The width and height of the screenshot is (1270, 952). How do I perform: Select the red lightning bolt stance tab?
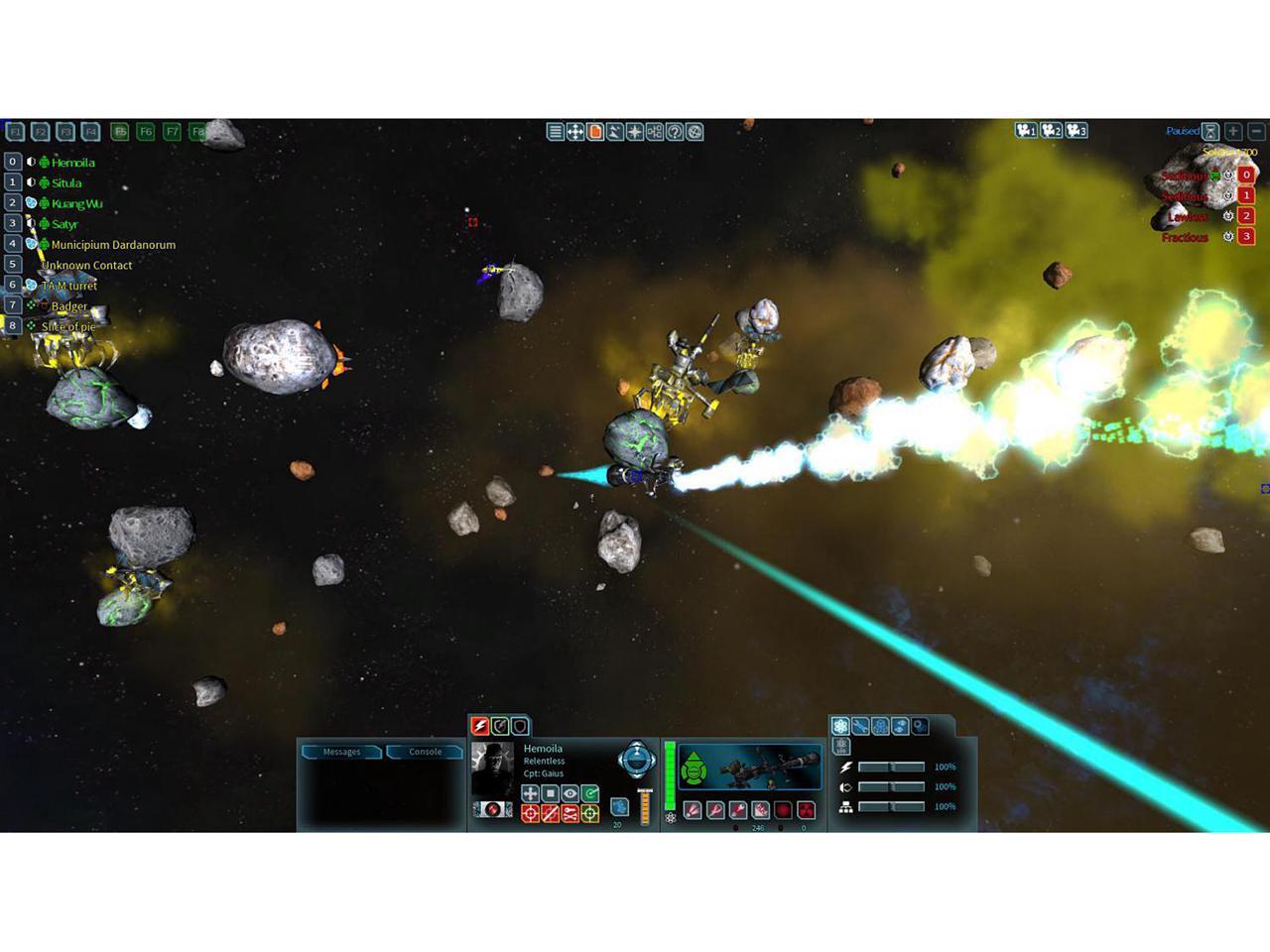pyautogui.click(x=480, y=726)
